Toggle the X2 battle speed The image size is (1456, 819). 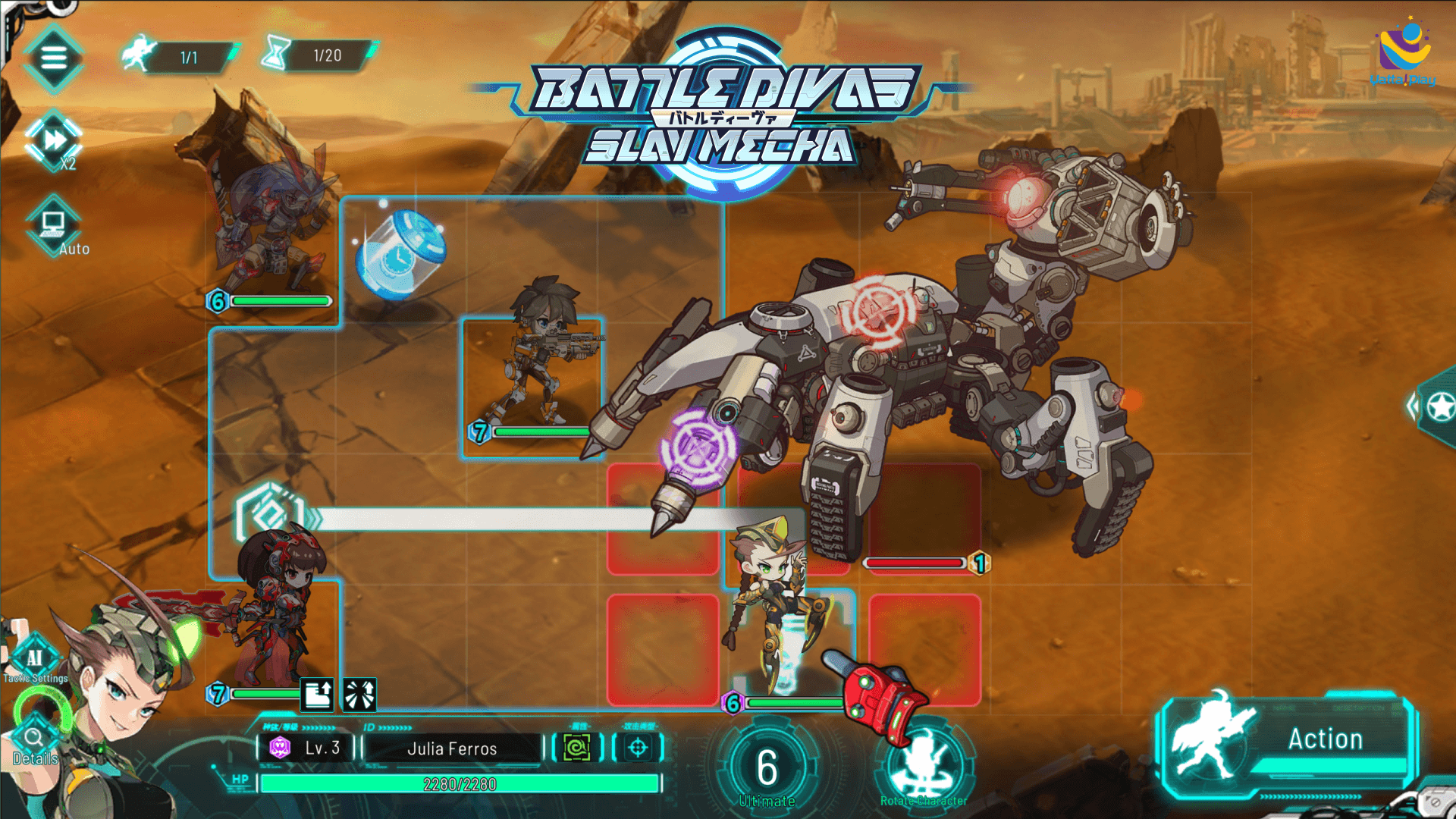coord(54,141)
